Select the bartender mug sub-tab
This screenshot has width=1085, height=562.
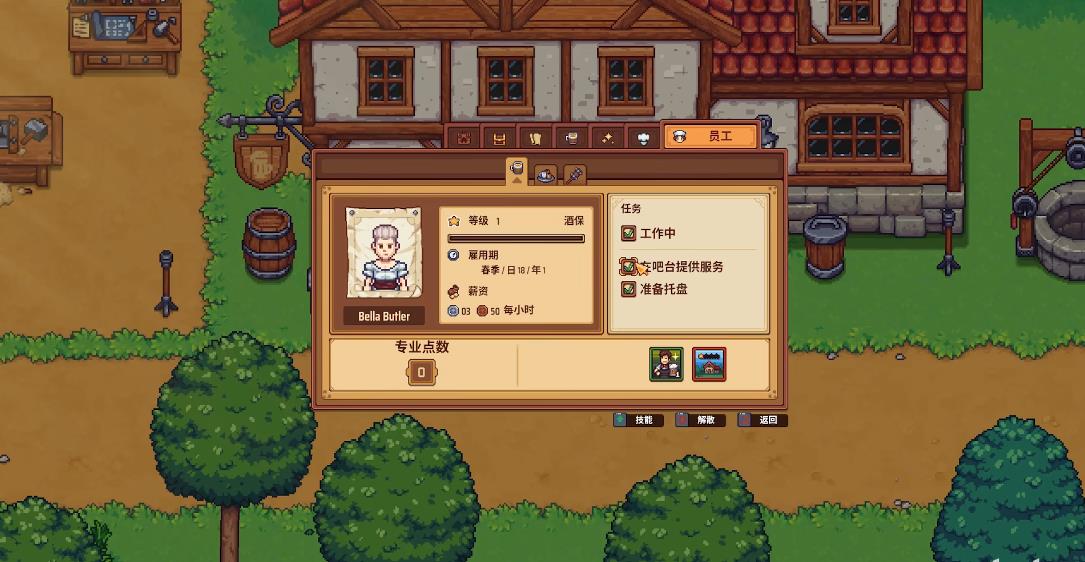click(517, 170)
